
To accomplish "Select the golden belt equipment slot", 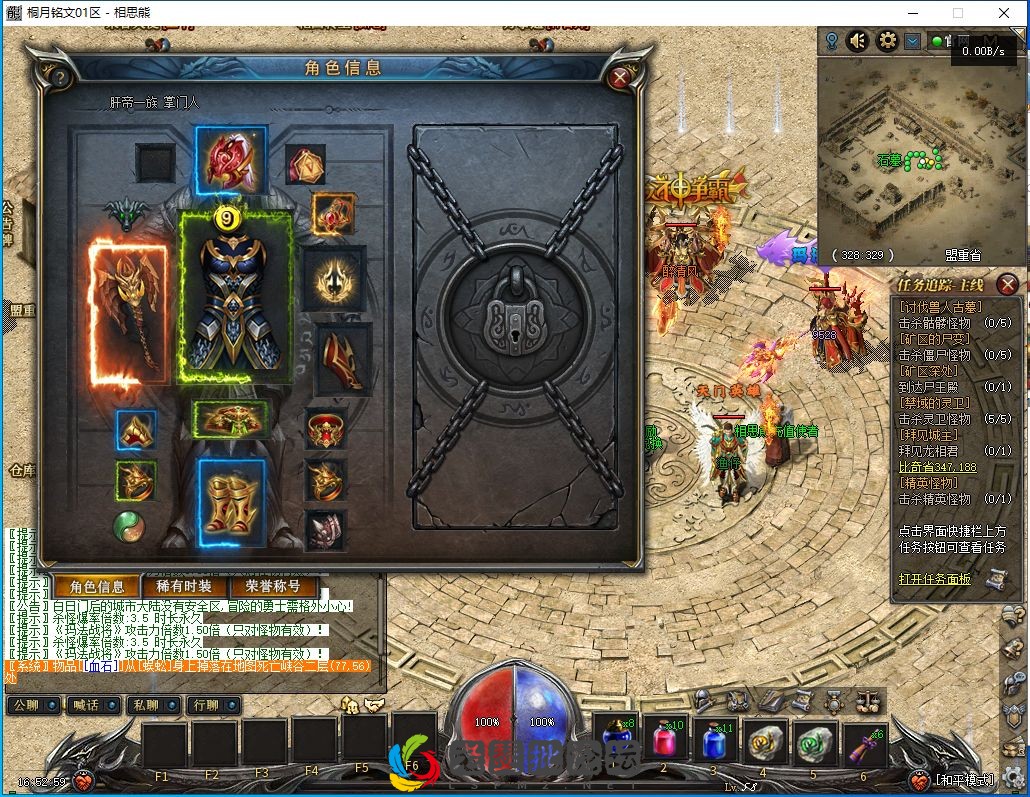I will pyautogui.click(x=230, y=420).
